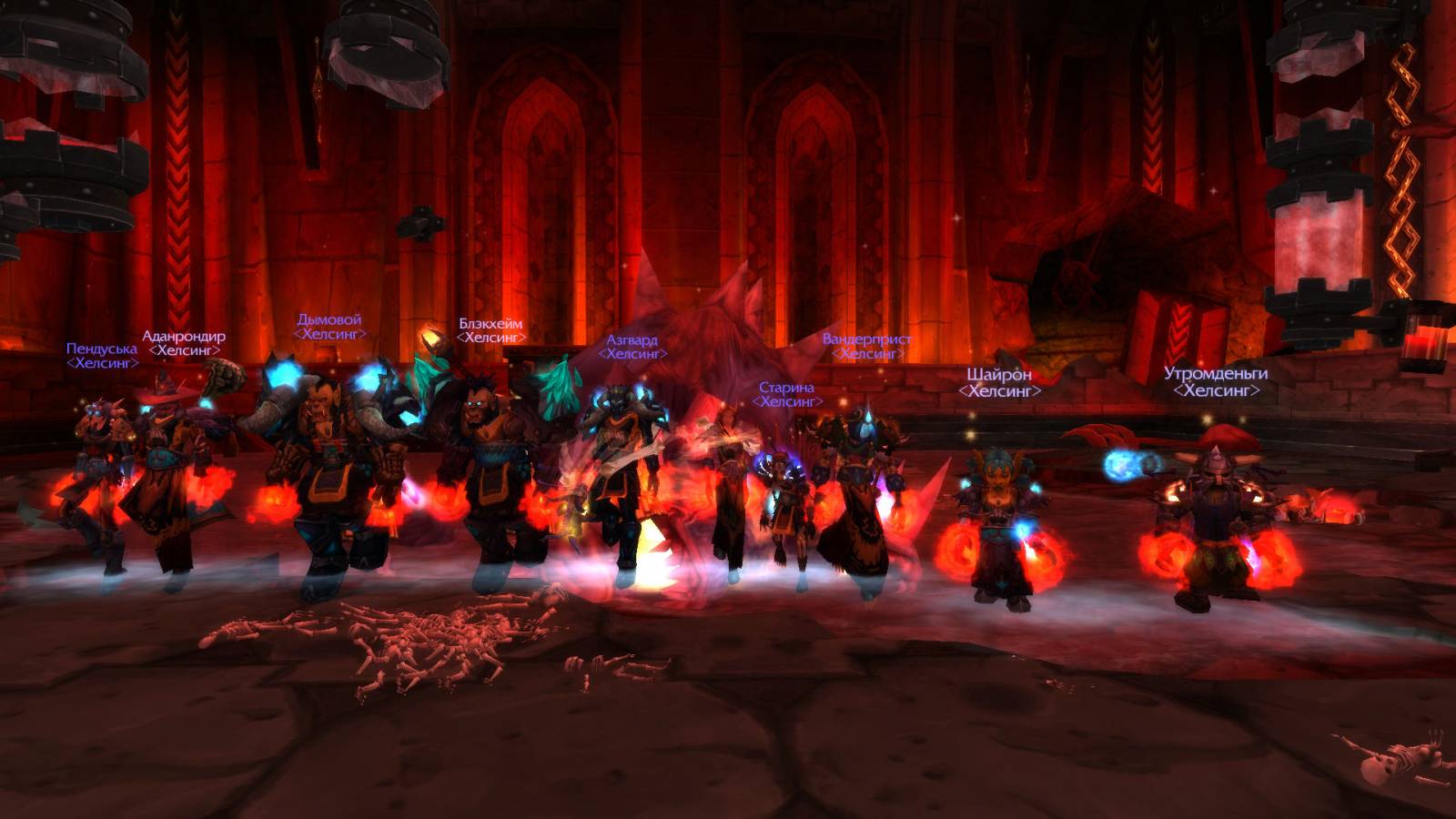
Task: Target player via the Пендуська name label
Action: (x=102, y=349)
